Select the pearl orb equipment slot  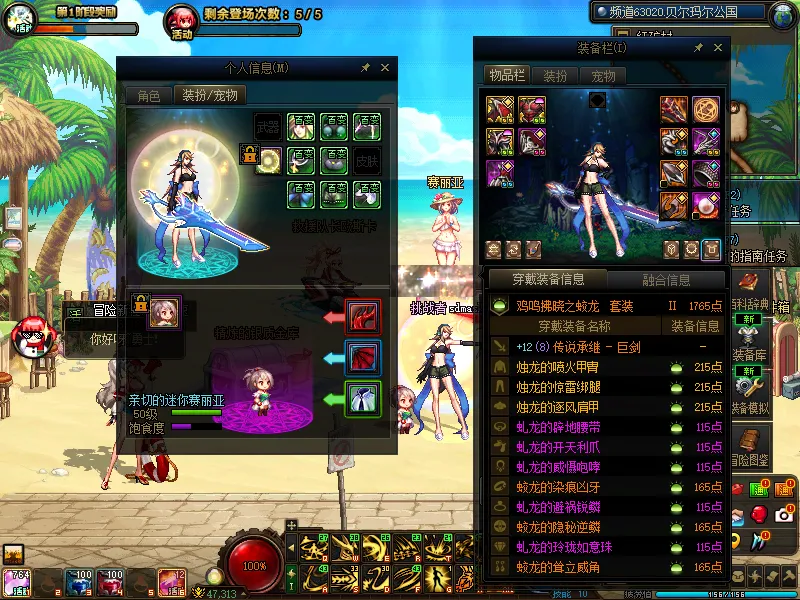point(706,206)
